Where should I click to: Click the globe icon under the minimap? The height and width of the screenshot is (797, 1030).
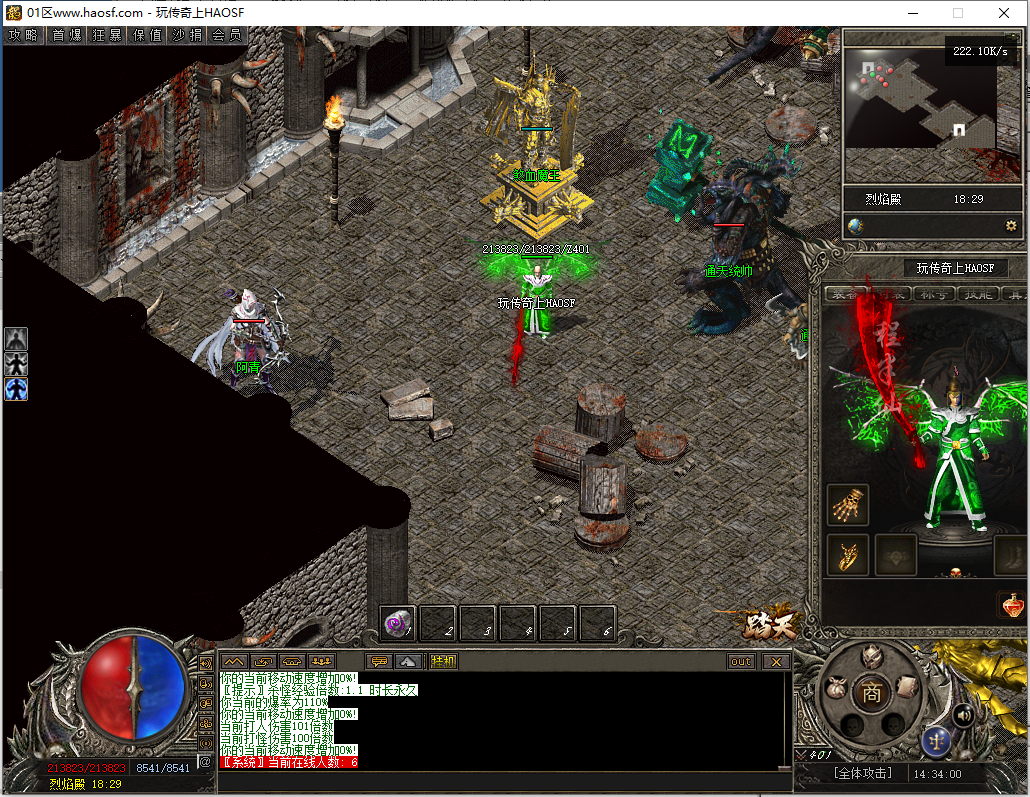(855, 226)
